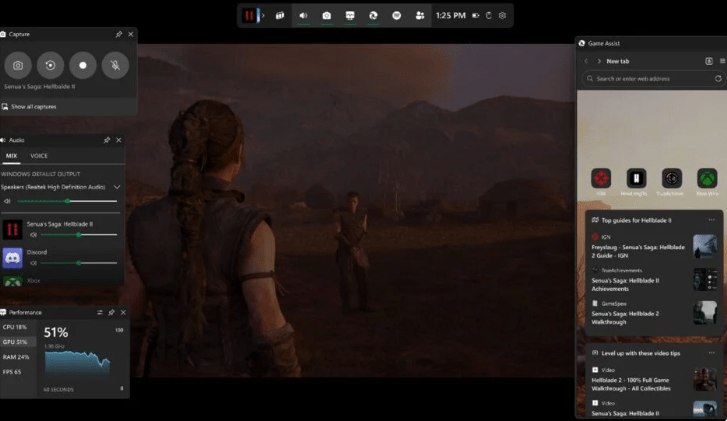Viewport: 727px width, 421px height.
Task: Show the CPU performance graph
Action: point(15,327)
